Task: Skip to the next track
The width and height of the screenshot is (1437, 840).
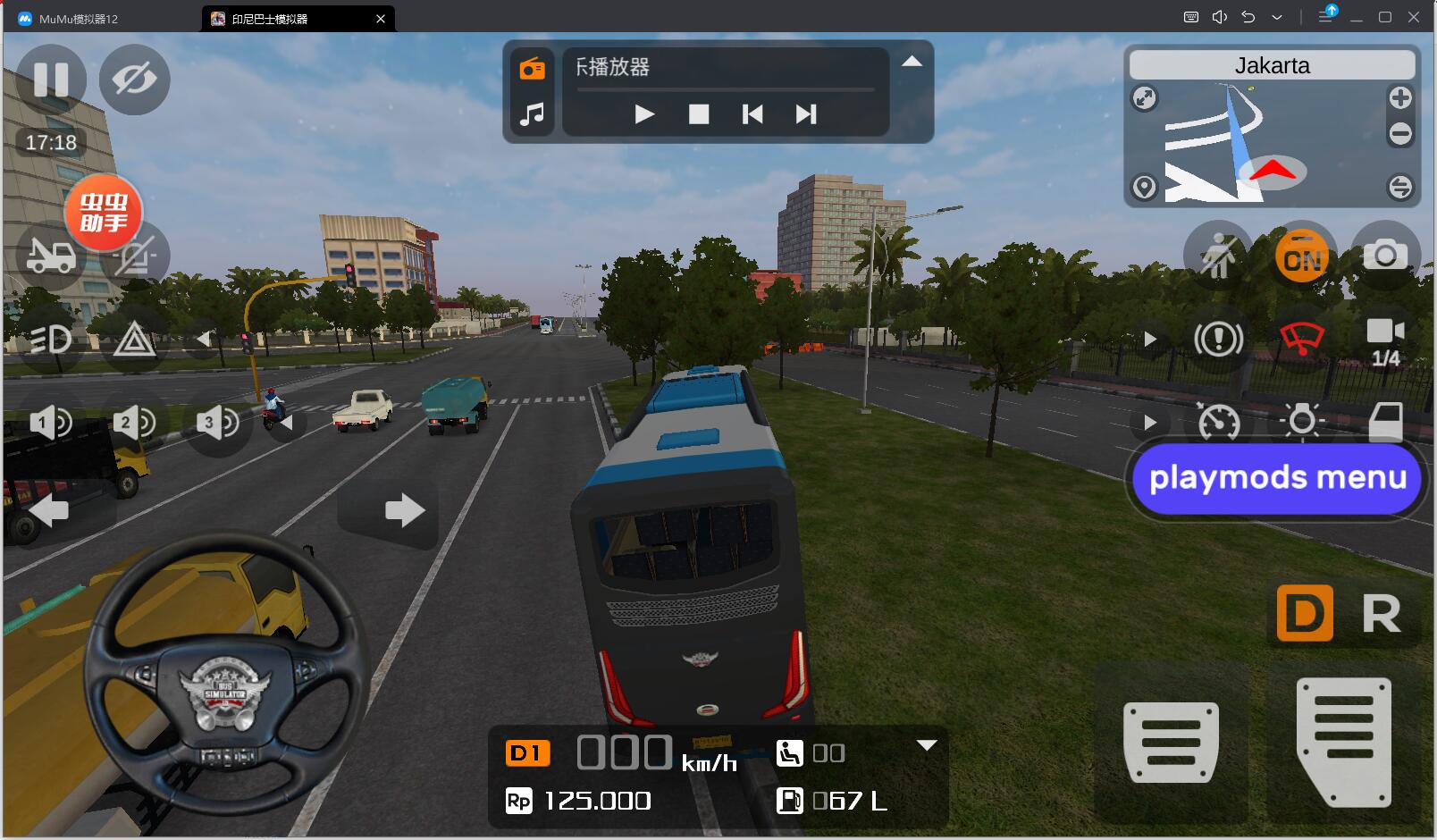Action: [806, 114]
